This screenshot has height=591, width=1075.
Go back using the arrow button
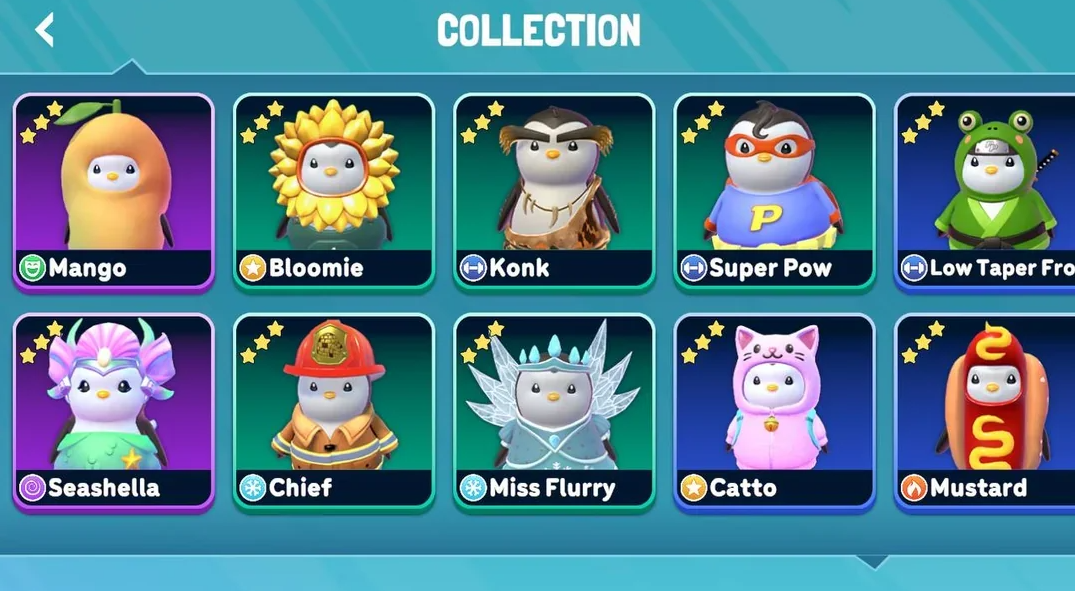[44, 30]
